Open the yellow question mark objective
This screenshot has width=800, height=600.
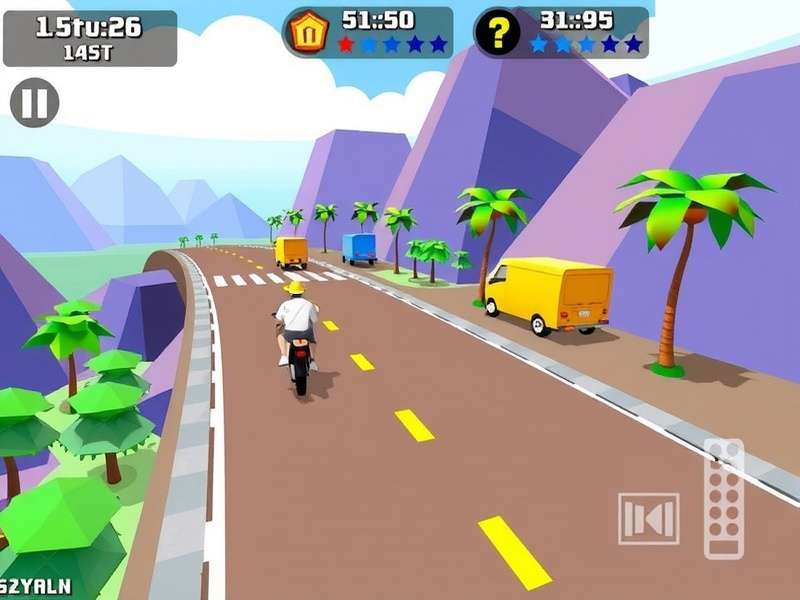point(497,33)
